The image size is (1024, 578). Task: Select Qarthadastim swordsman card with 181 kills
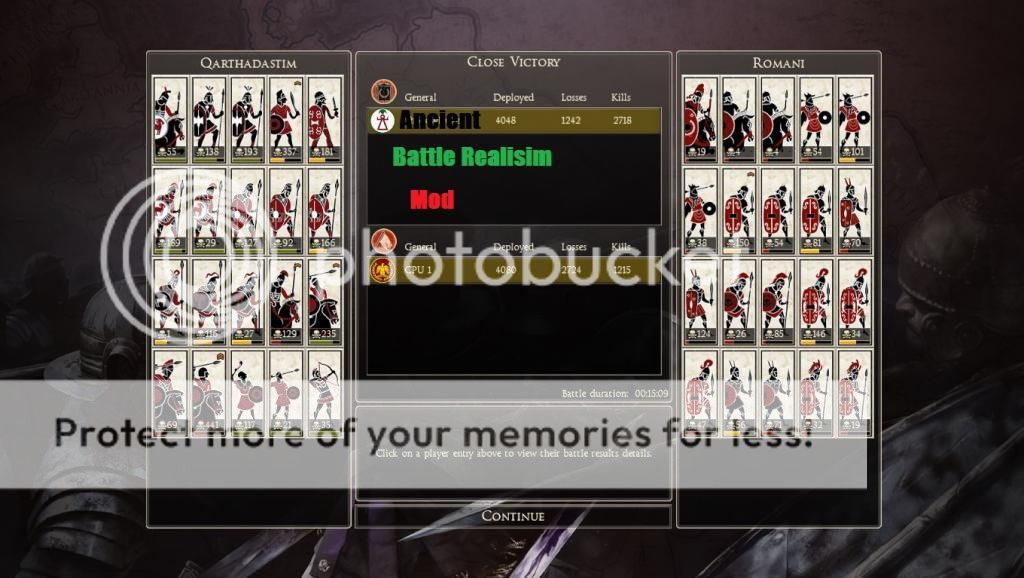(x=323, y=118)
